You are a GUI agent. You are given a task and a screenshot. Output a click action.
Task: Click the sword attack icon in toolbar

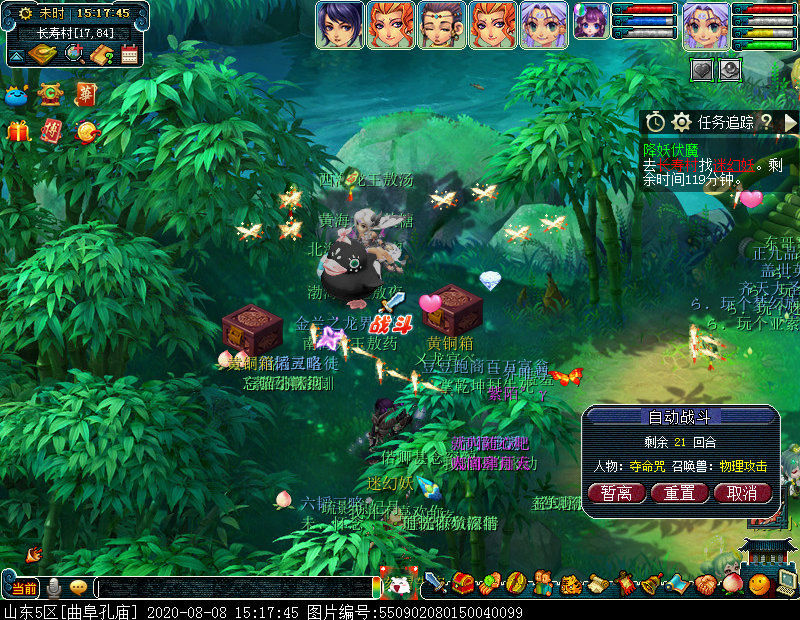click(436, 582)
